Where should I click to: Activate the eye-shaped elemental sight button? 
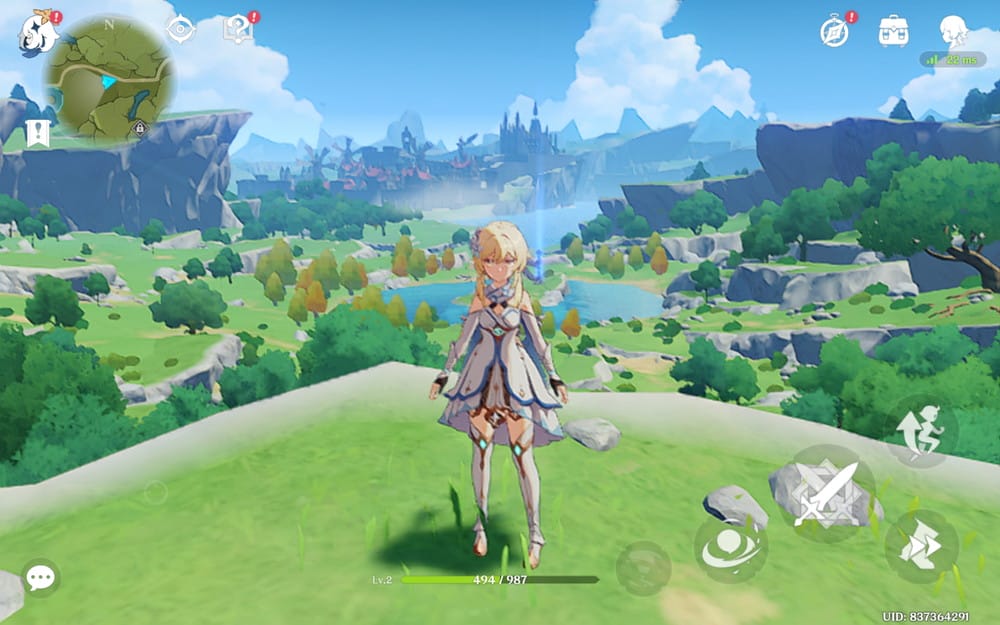pyautogui.click(x=731, y=549)
